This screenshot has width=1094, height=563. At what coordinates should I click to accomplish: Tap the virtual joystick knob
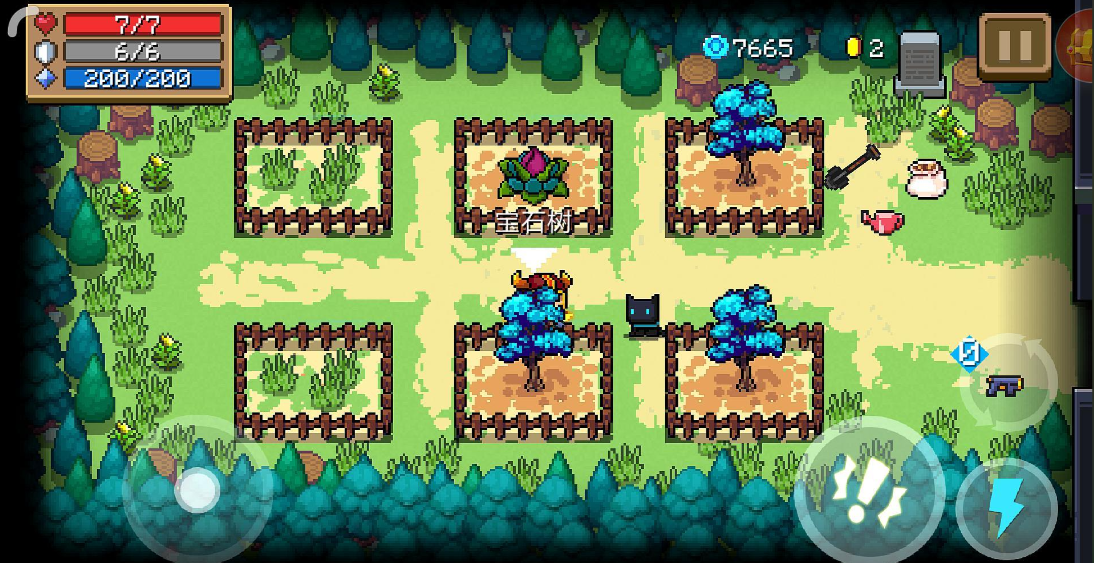click(197, 490)
